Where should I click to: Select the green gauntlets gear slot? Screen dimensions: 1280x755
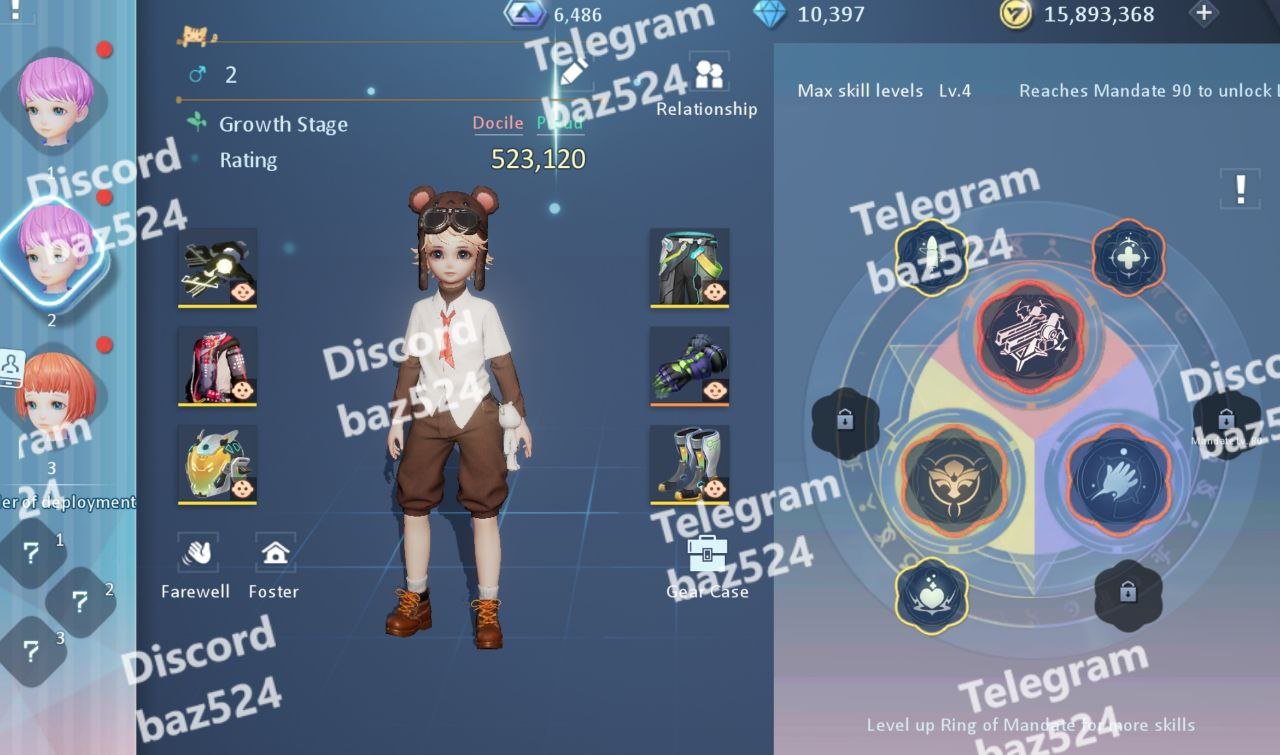(x=689, y=366)
